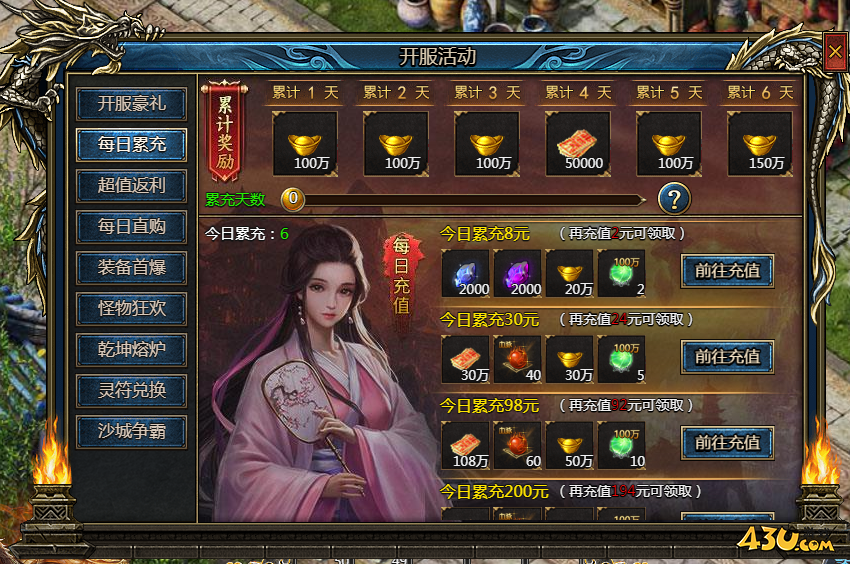Viewport: 850px width, 564px height.
Task: Select the 每日累充 tab
Action: click(131, 144)
